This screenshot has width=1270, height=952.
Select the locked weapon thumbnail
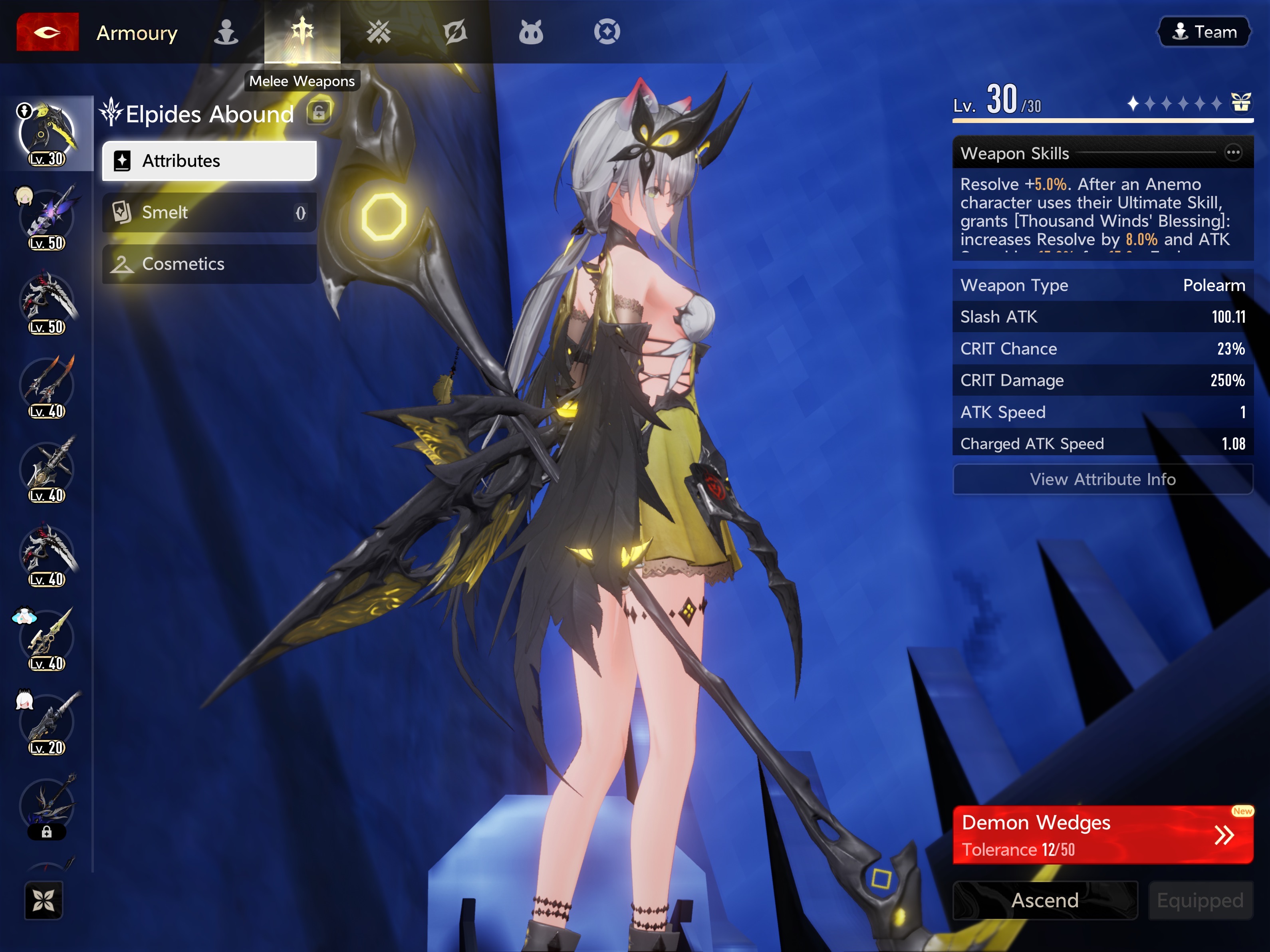click(x=47, y=806)
